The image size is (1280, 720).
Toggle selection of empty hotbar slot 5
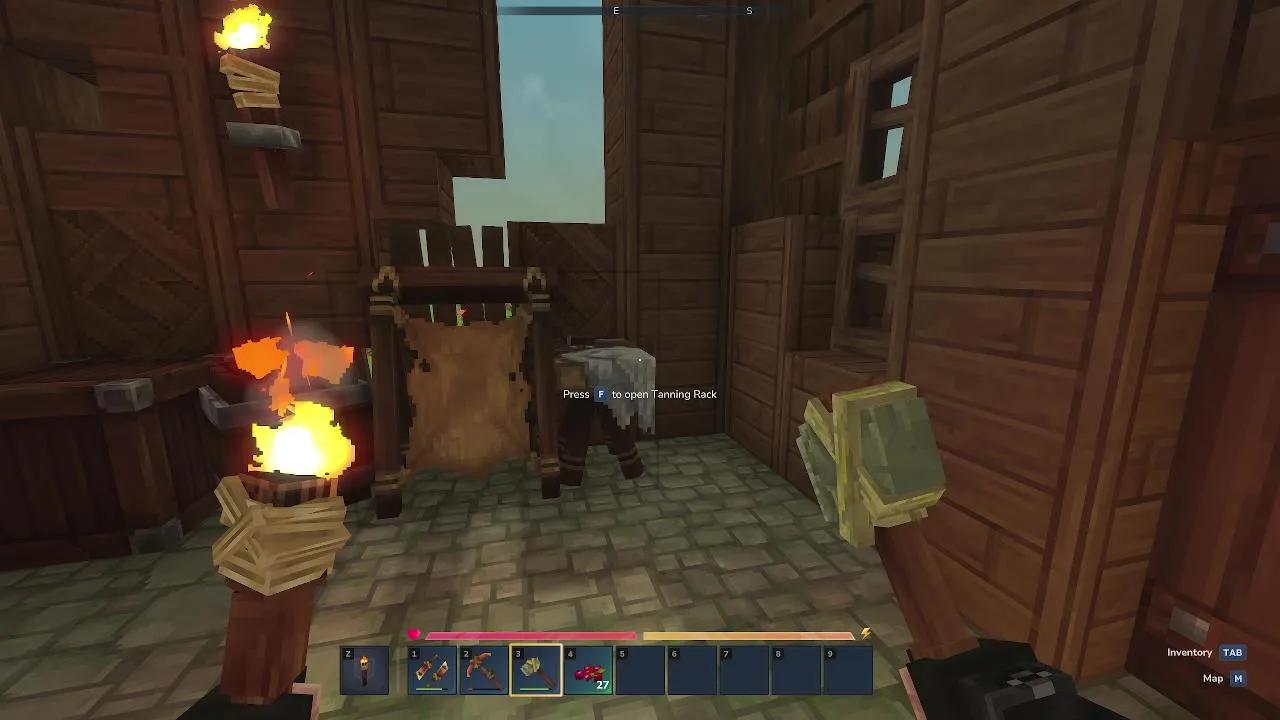643,670
